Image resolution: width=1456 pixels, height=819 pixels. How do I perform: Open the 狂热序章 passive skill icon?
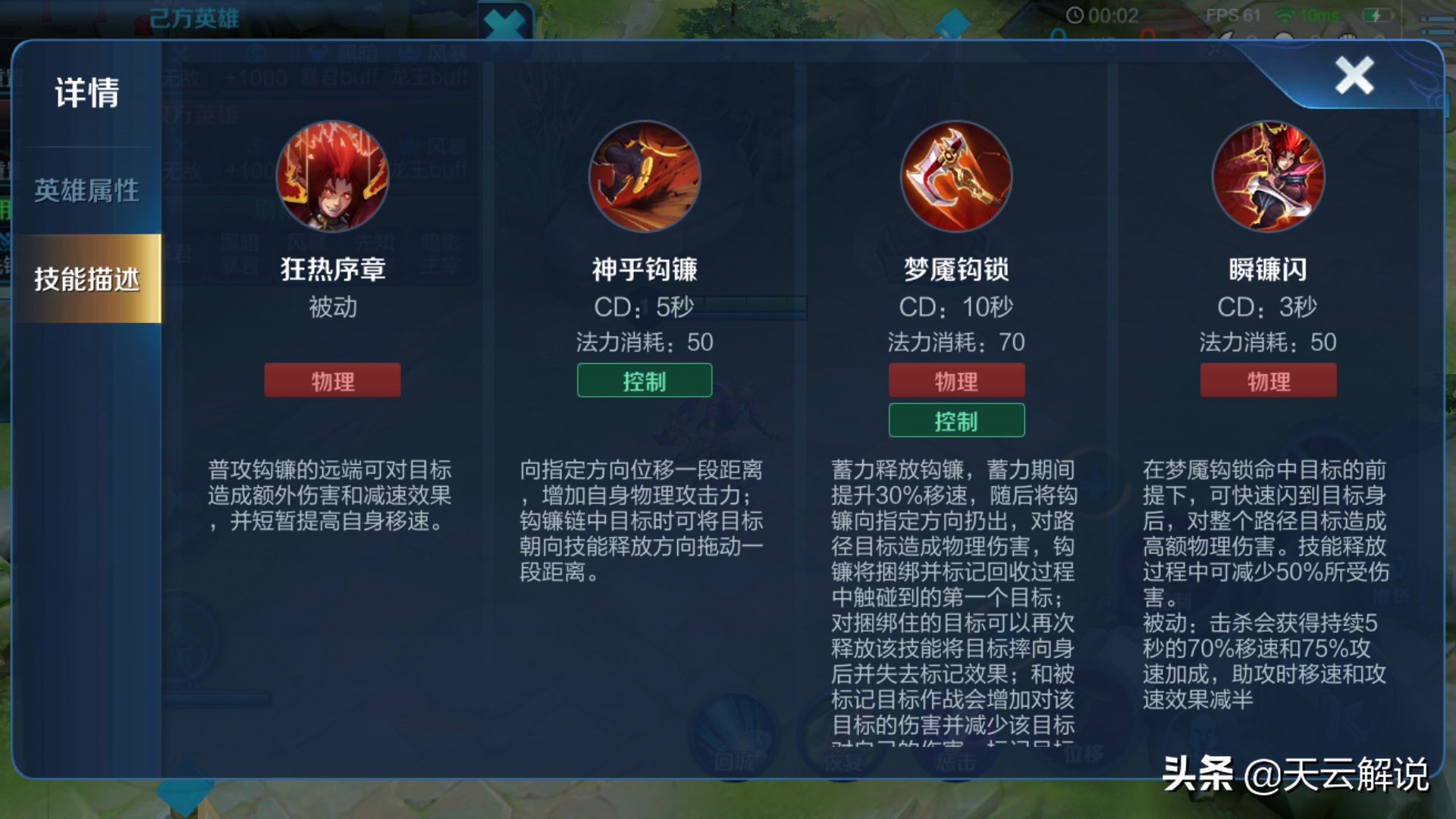[331, 176]
